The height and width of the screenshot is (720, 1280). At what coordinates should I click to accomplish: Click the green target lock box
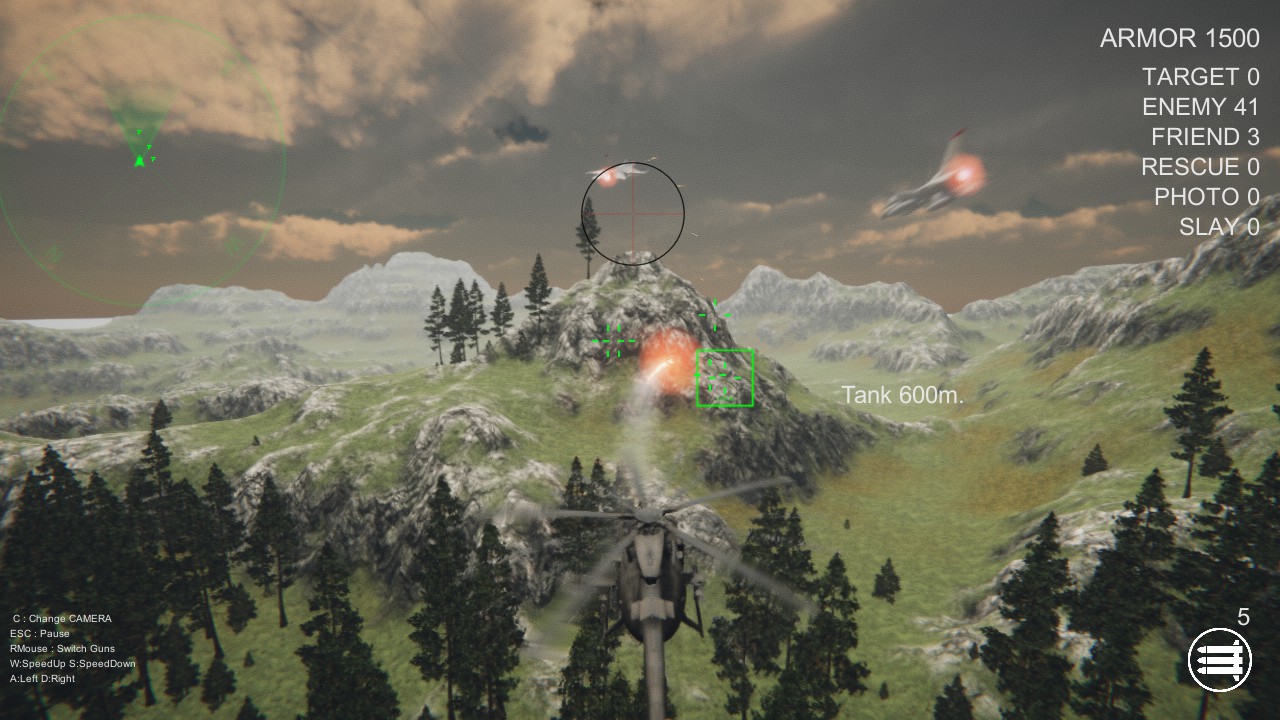click(723, 378)
